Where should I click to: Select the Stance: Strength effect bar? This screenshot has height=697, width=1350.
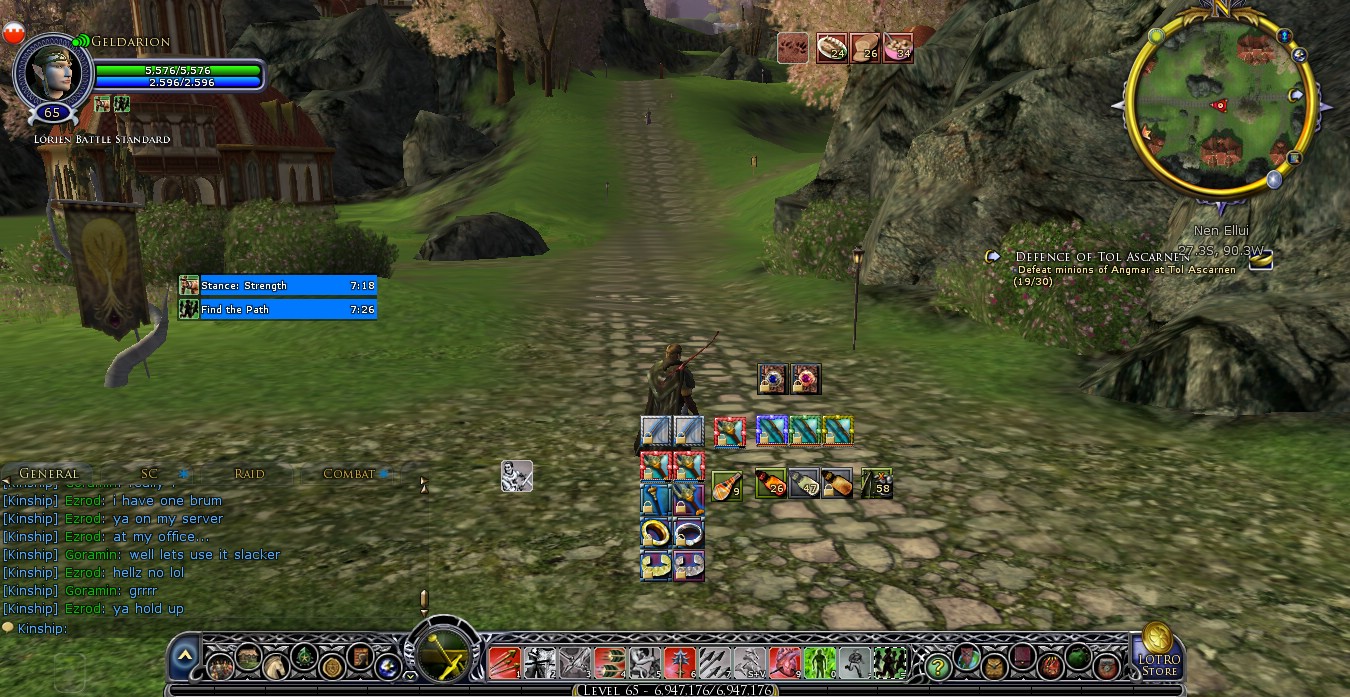278,286
